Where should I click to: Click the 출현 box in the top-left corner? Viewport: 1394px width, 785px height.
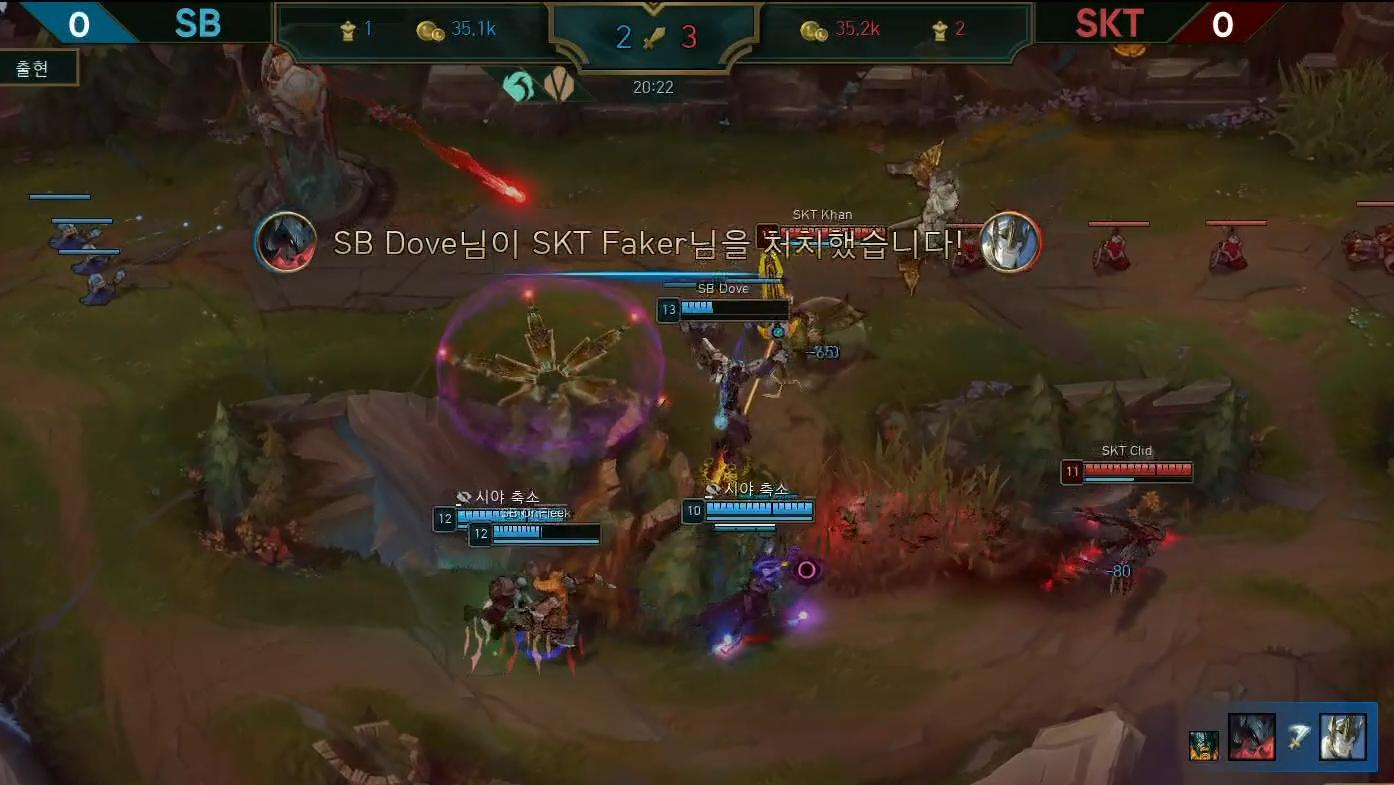pos(38,69)
